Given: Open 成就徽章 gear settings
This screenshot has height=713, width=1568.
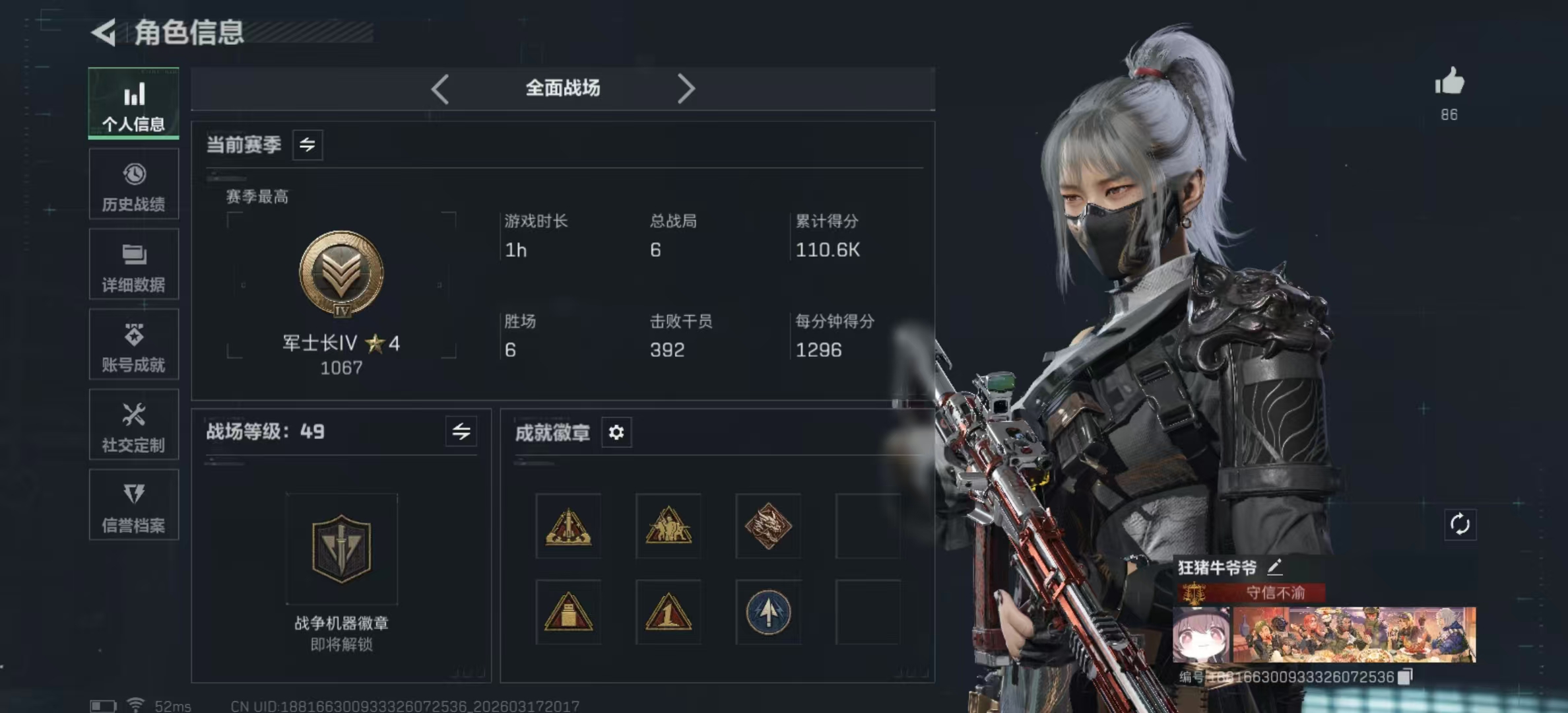Looking at the screenshot, I should (x=616, y=432).
